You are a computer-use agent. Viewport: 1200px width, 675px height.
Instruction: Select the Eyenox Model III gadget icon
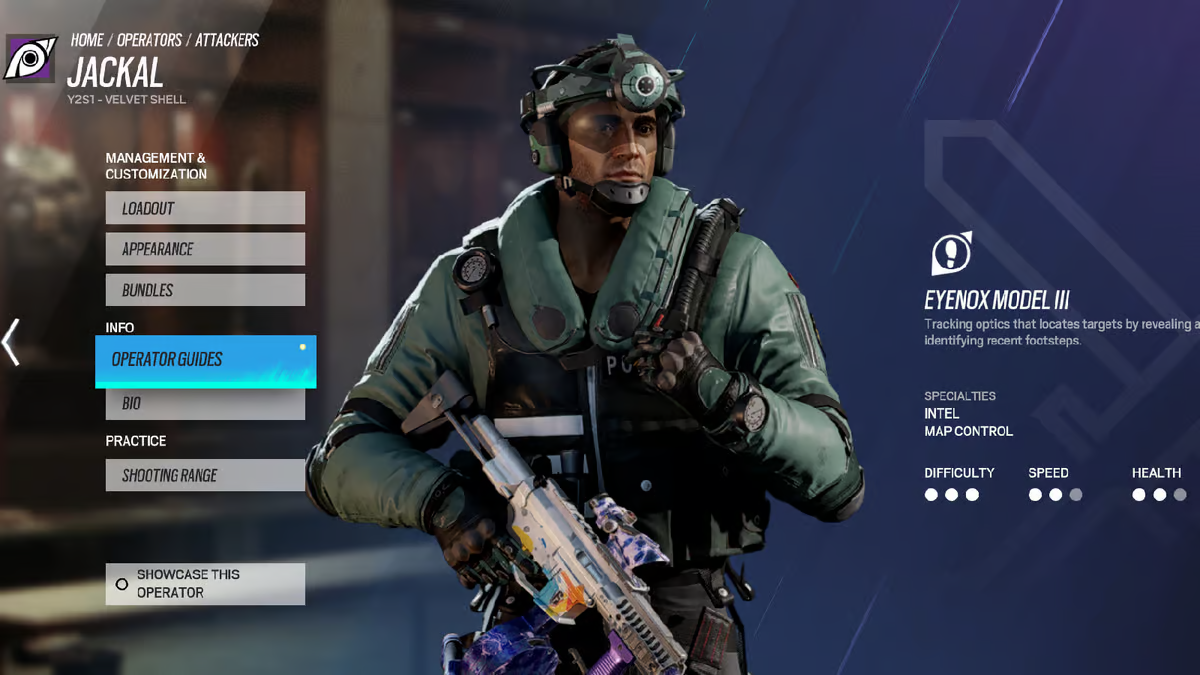[951, 254]
